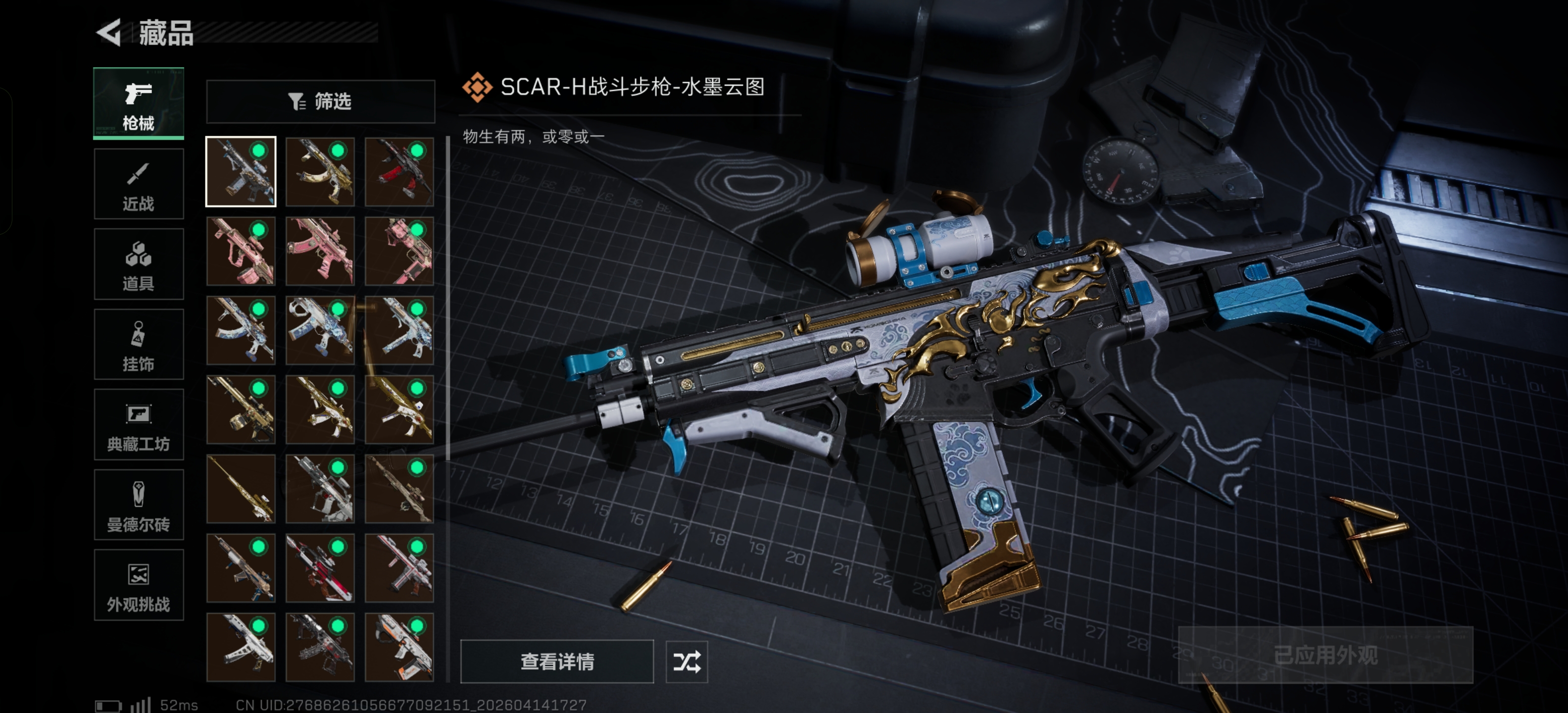Open the 外观挑战 skin challenges tab
The height and width of the screenshot is (713, 1568).
(x=138, y=585)
